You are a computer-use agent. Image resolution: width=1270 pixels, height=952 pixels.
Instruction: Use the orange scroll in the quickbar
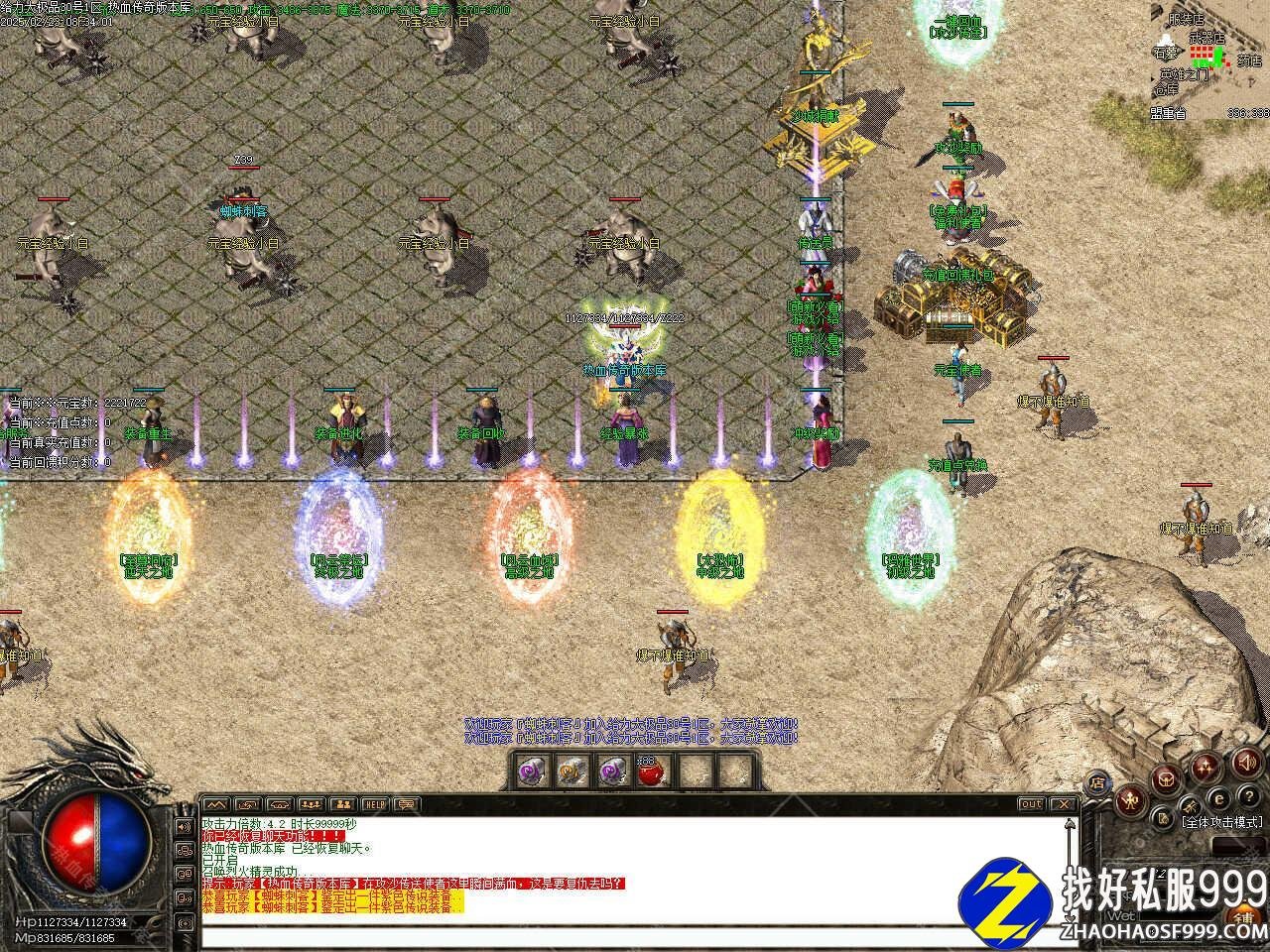570,771
